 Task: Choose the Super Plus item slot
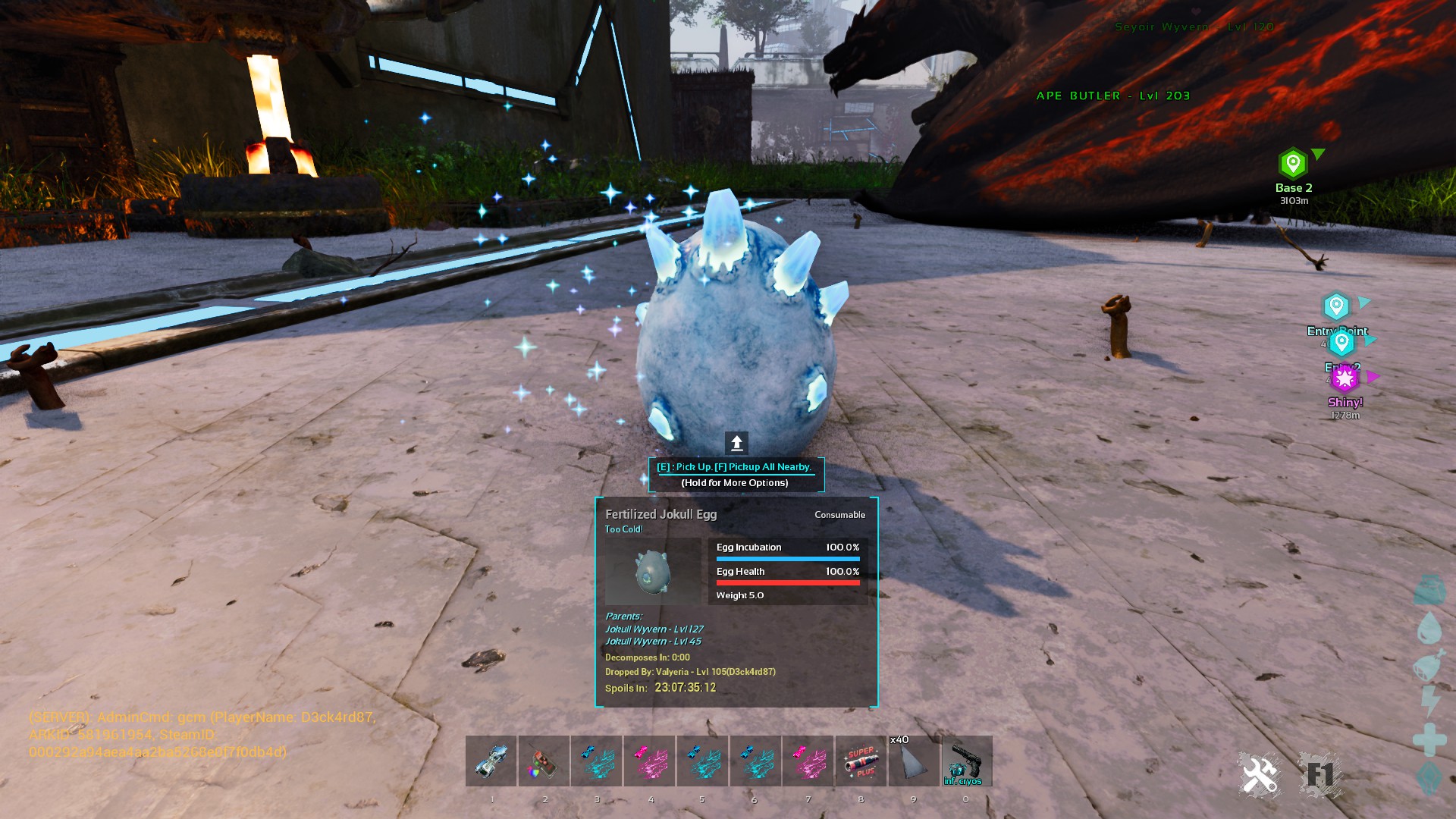tap(861, 761)
